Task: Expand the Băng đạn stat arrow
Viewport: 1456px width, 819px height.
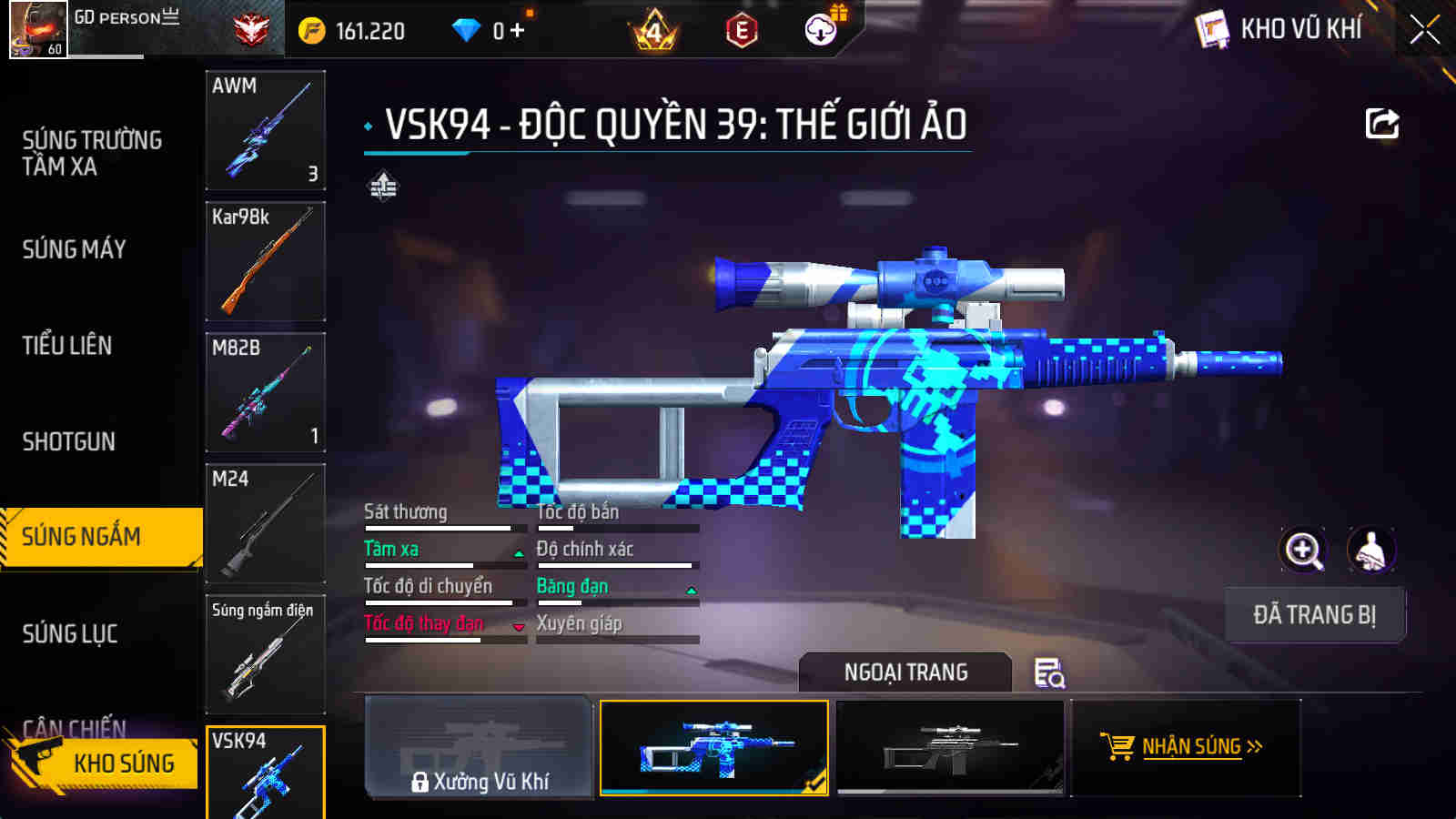Action: coord(693,588)
